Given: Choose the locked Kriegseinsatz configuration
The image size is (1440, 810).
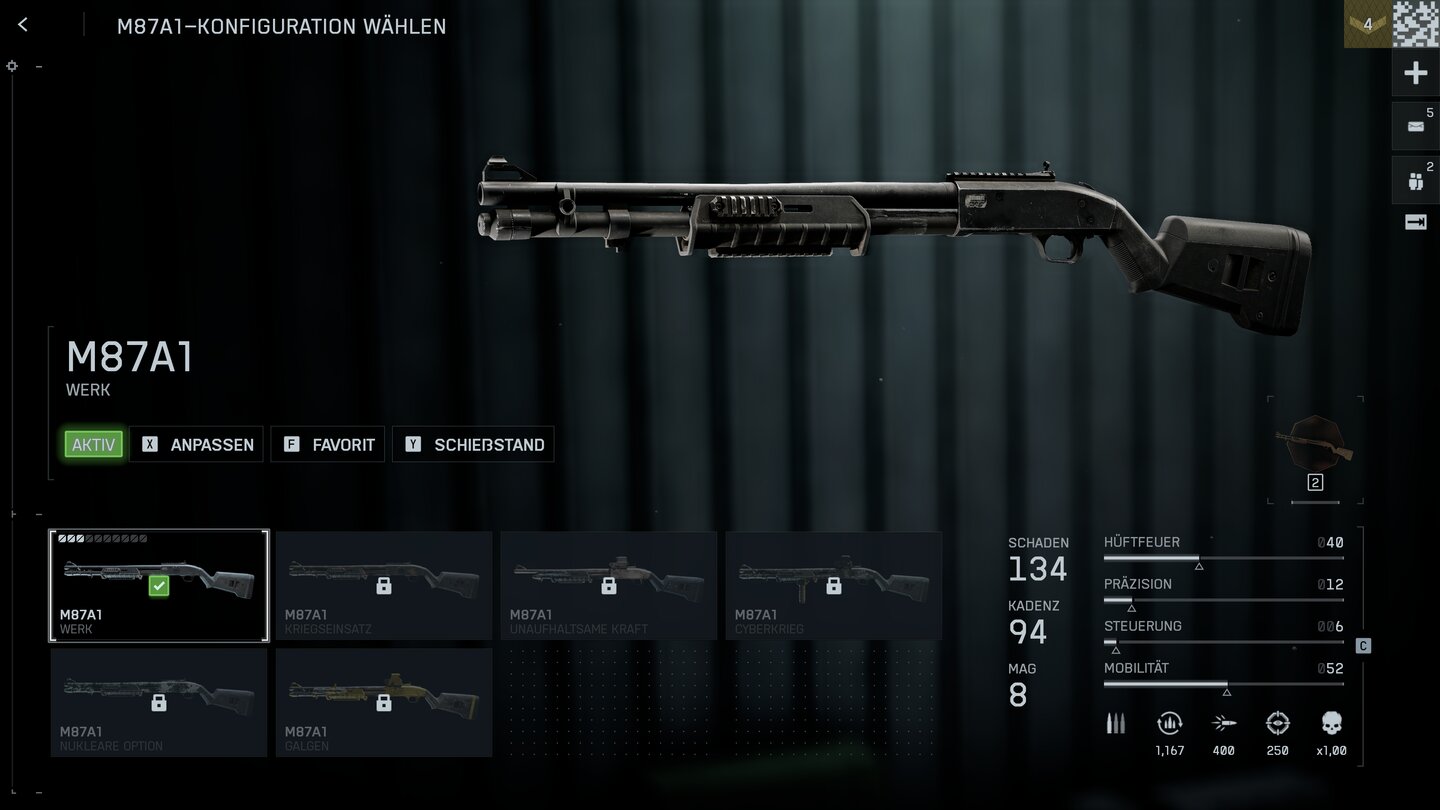Looking at the screenshot, I should pos(384,586).
